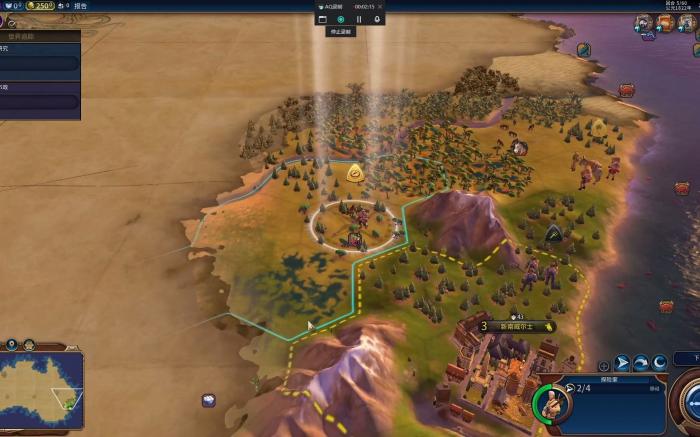
Task: Pause the AQ screen recording
Action: (359, 19)
